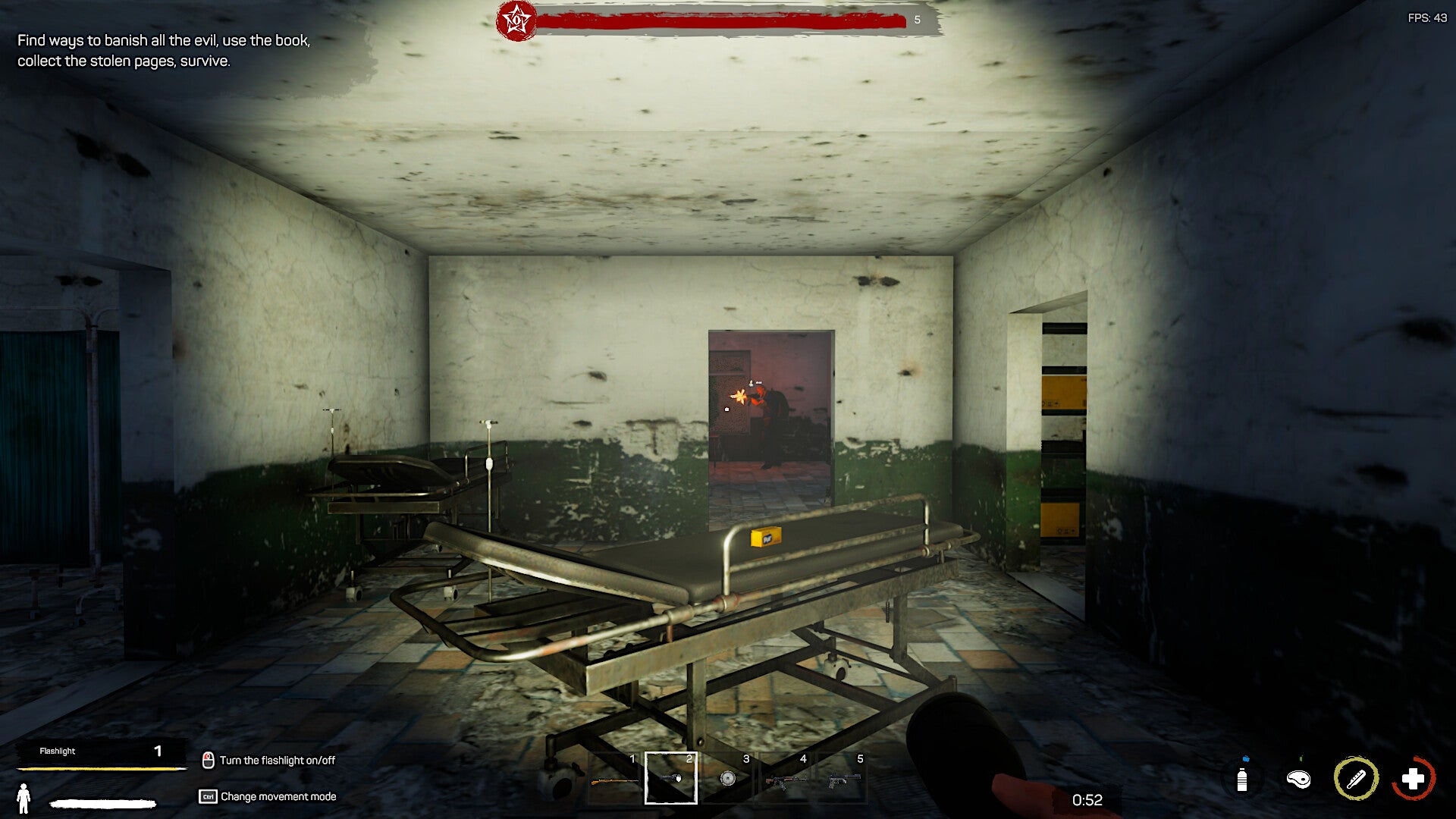Click the standing figure stance icon
Viewport: 1456px width, 819px height.
coord(24,799)
